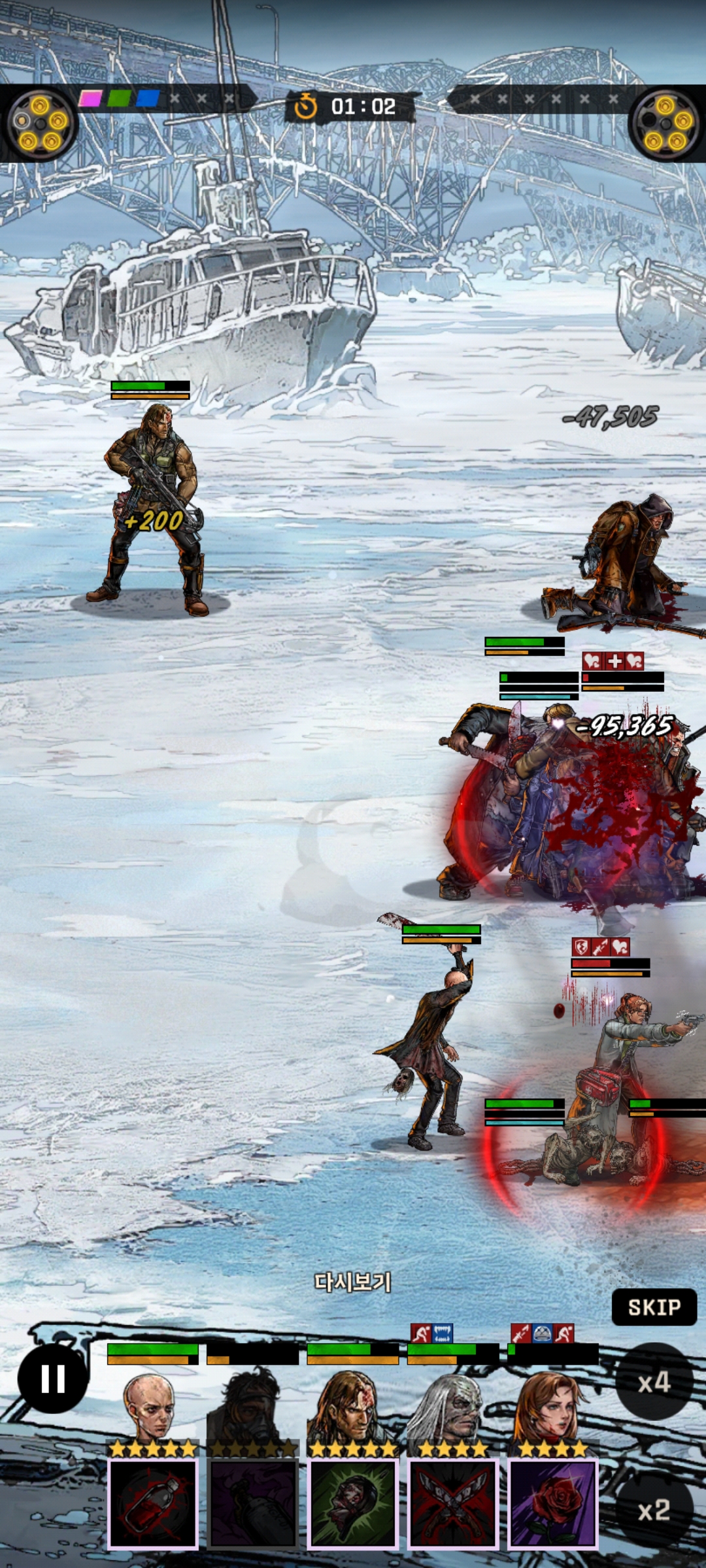Image resolution: width=706 pixels, height=1568 pixels.
Task: Skip the battle replay
Action: point(654,1307)
